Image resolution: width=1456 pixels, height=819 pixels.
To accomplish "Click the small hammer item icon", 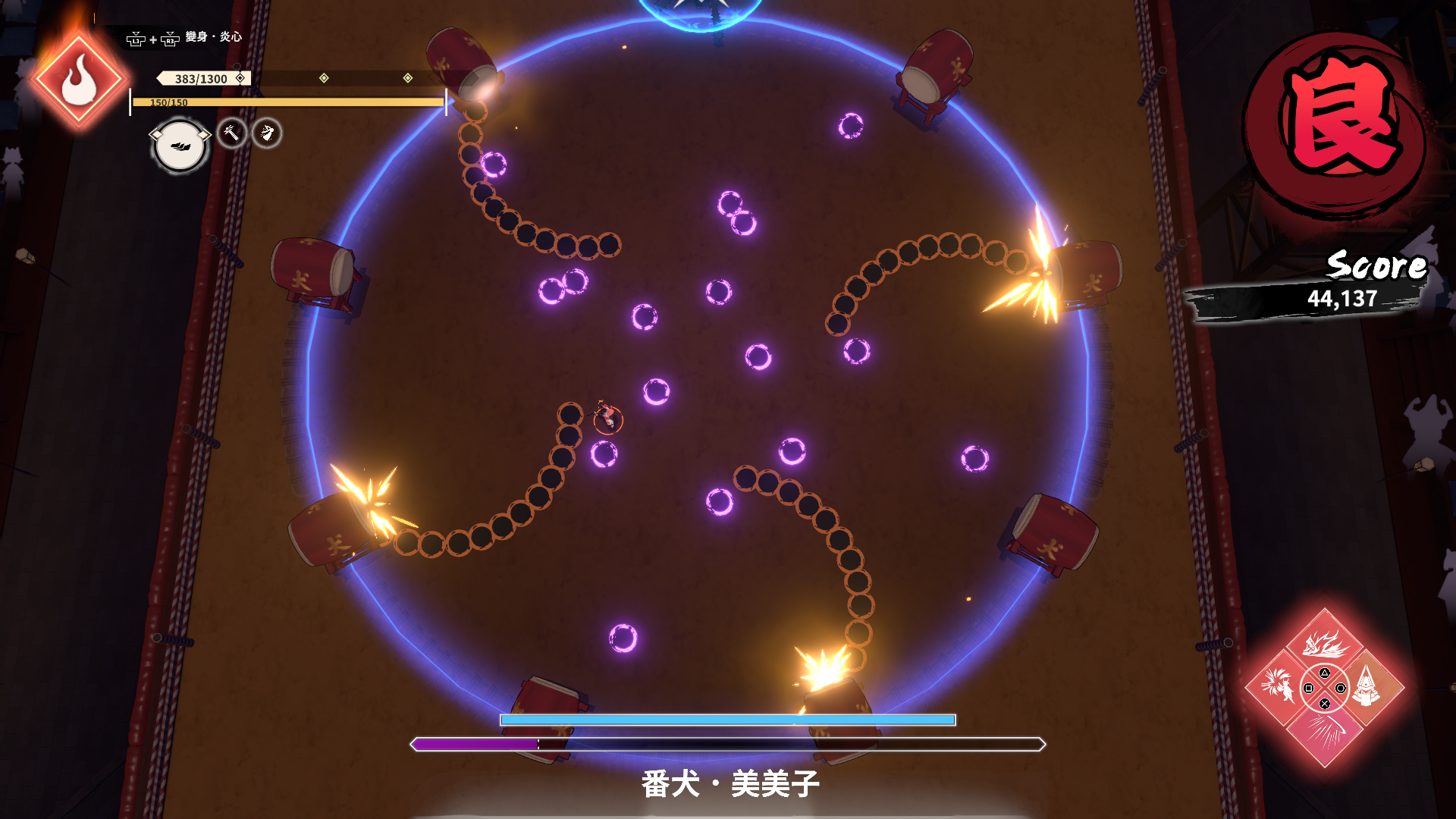I will click(232, 133).
